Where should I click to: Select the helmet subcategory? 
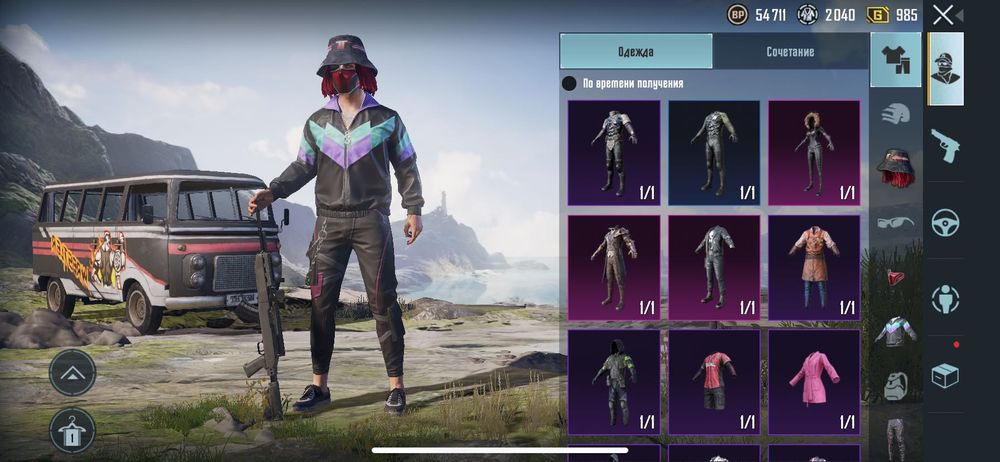coord(896,113)
